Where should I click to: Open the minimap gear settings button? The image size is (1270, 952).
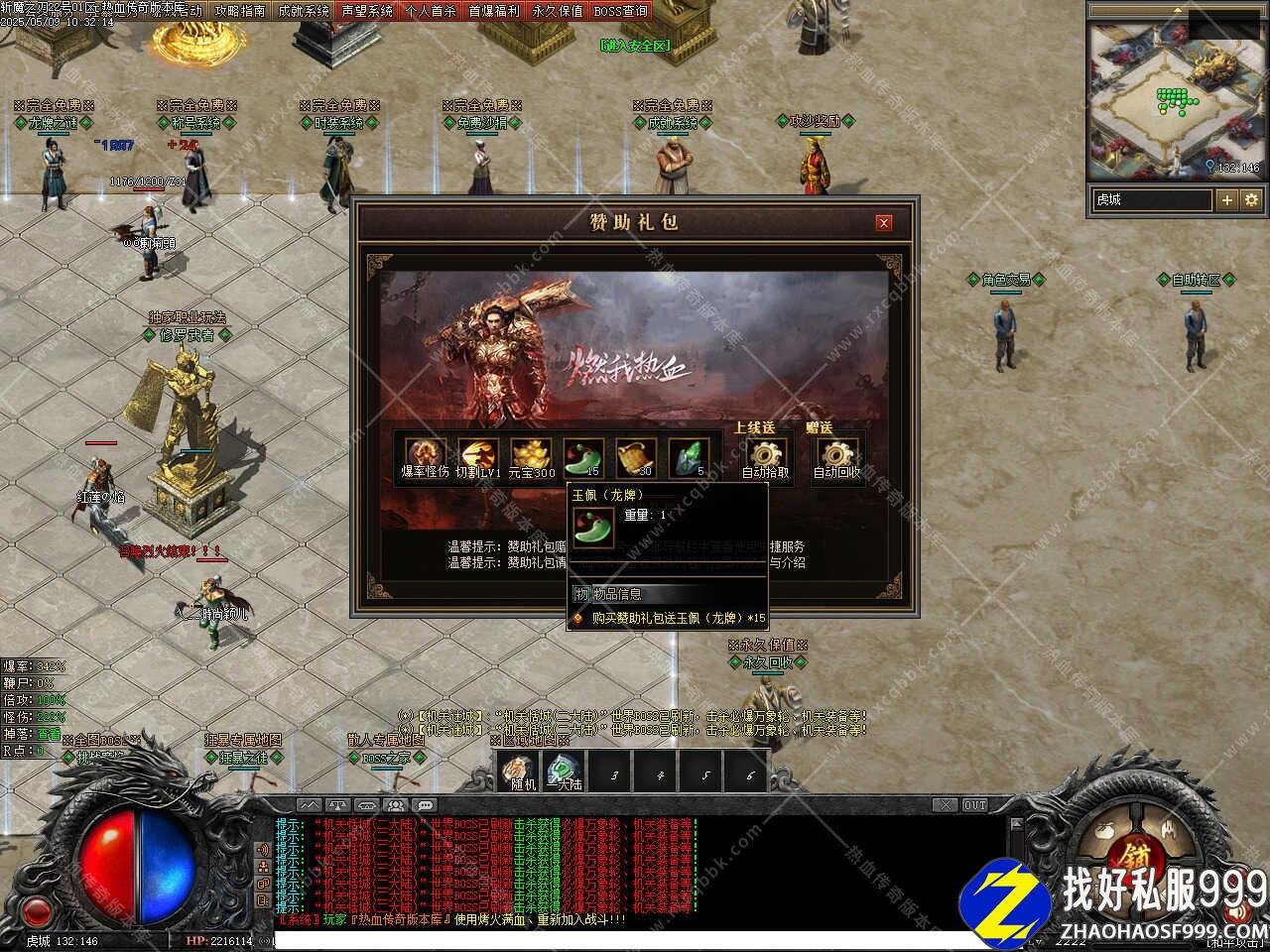coord(1251,200)
